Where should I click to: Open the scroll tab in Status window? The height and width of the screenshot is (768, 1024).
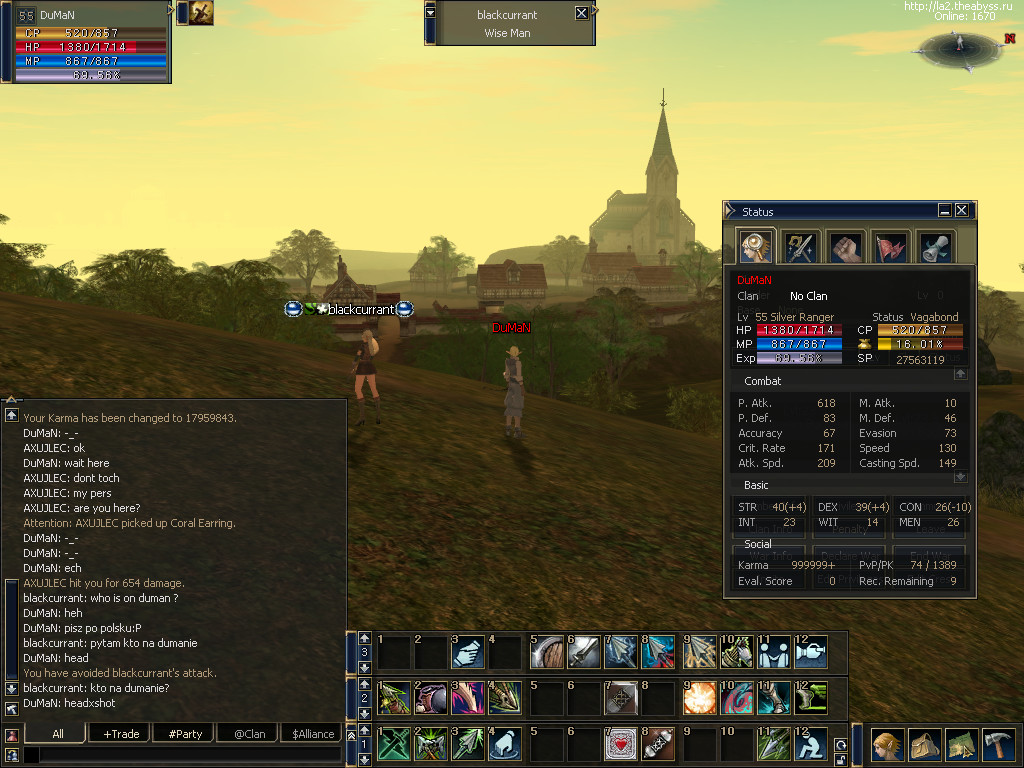[x=935, y=247]
